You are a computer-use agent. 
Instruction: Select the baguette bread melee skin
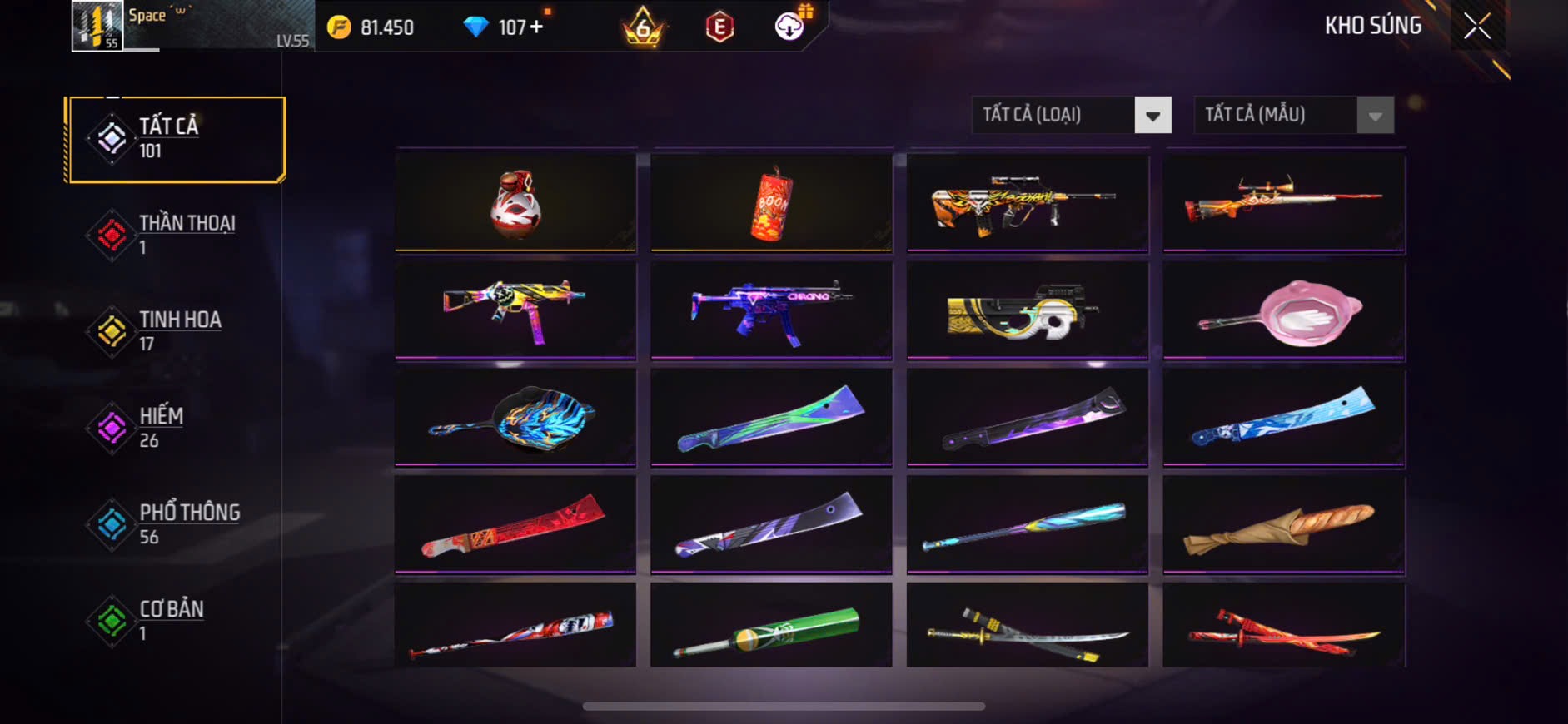[1283, 526]
